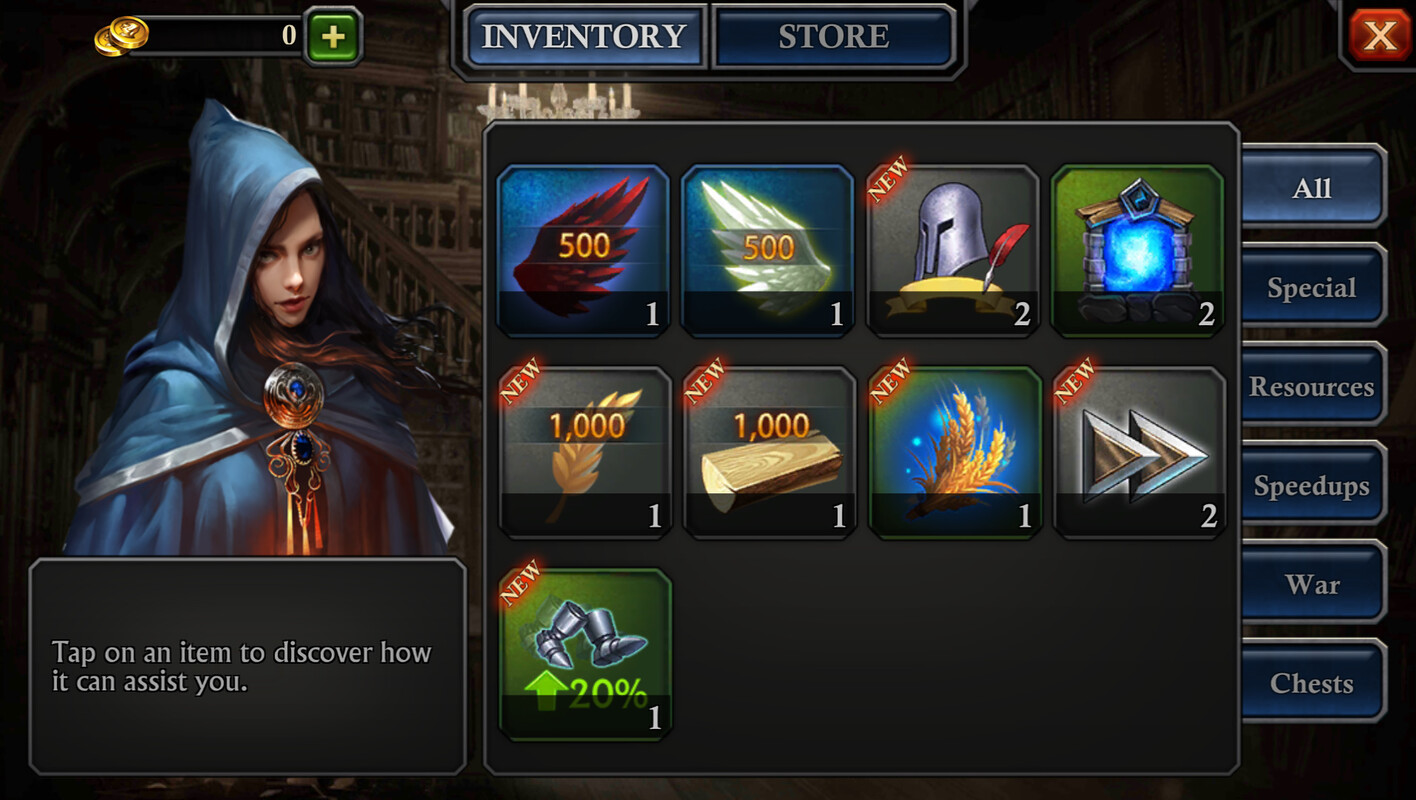Switch to the Inventory tab
The width and height of the screenshot is (1416, 800).
[584, 37]
